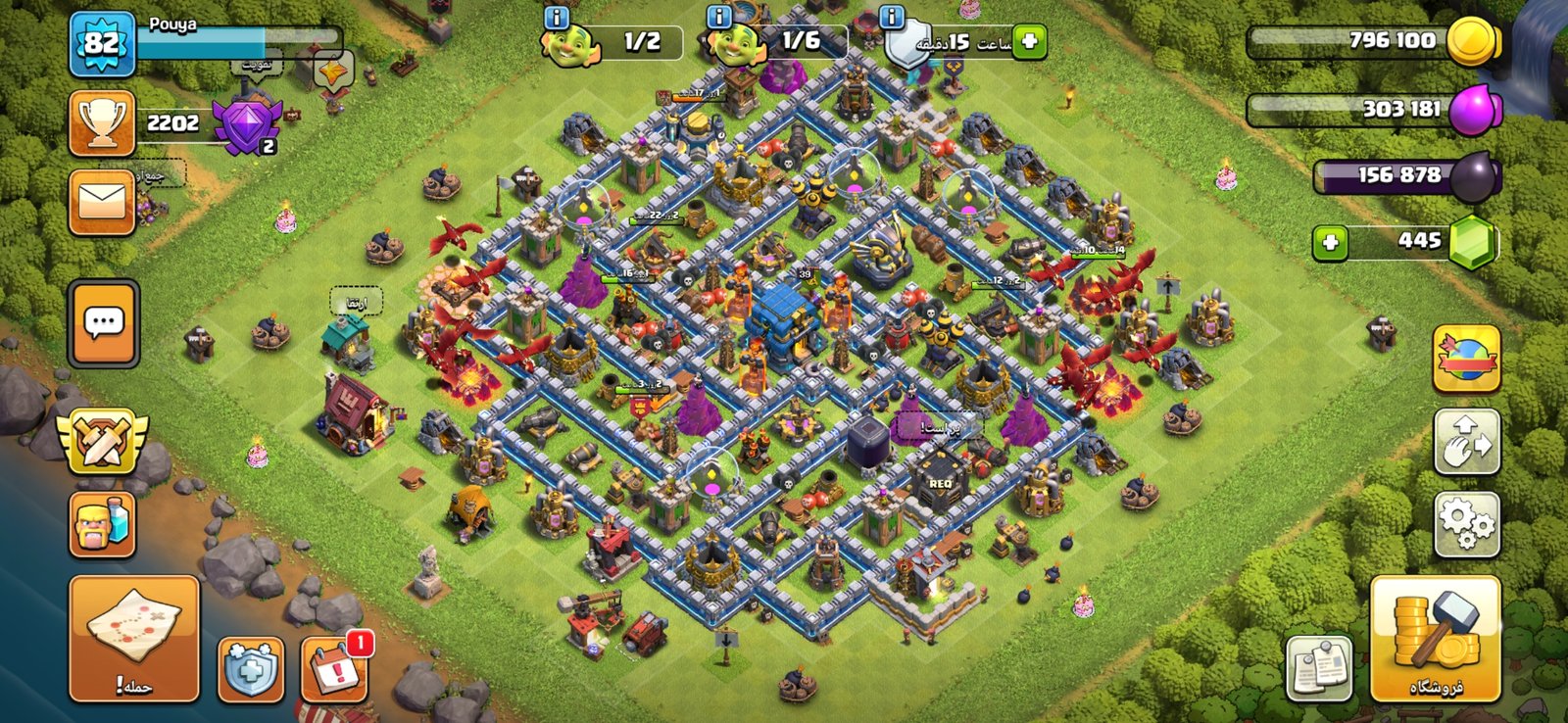Open the chat speech bubble
The width and height of the screenshot is (1568, 723).
(x=103, y=322)
